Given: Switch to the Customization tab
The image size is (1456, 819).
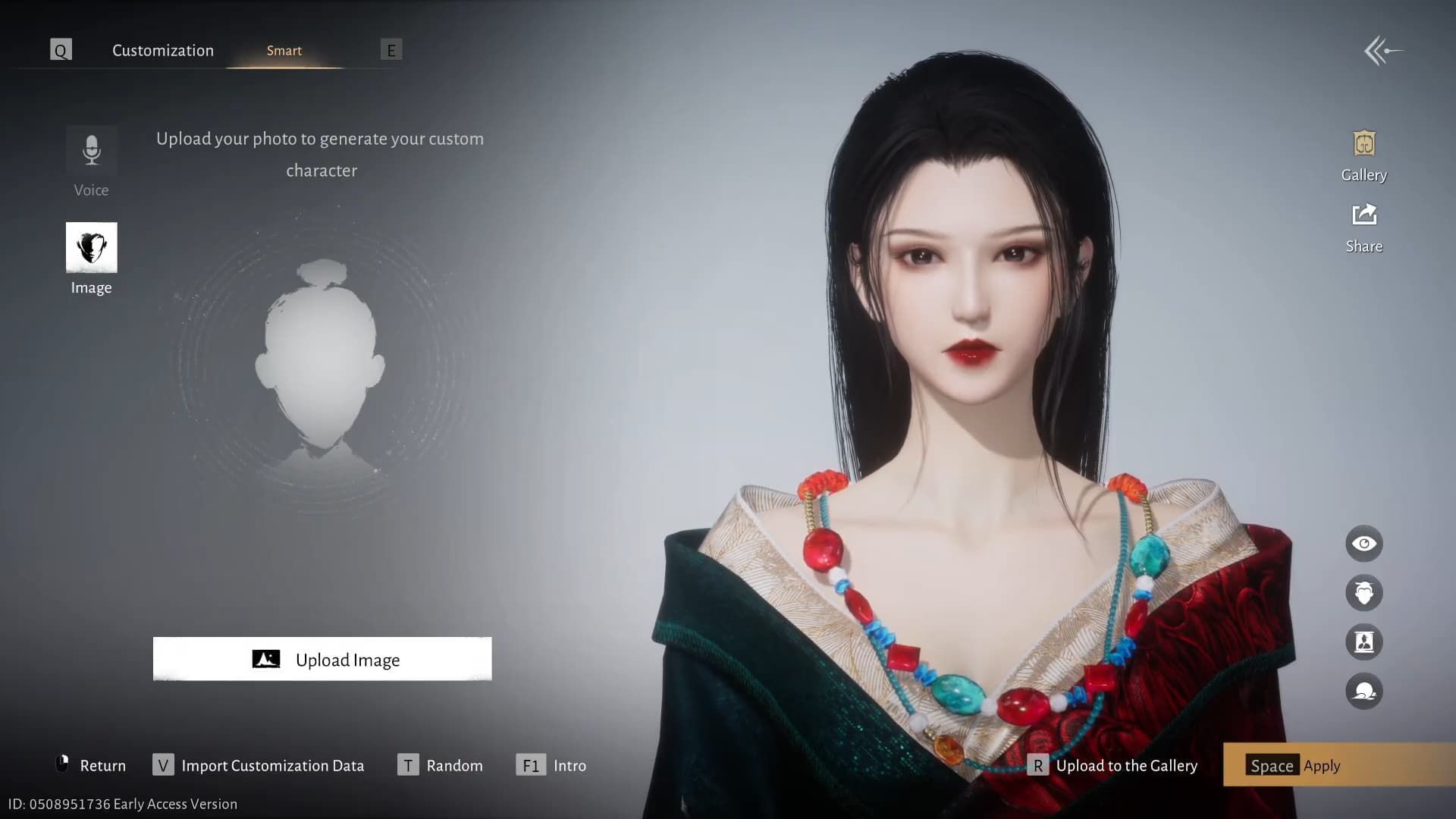Looking at the screenshot, I should tap(163, 51).
